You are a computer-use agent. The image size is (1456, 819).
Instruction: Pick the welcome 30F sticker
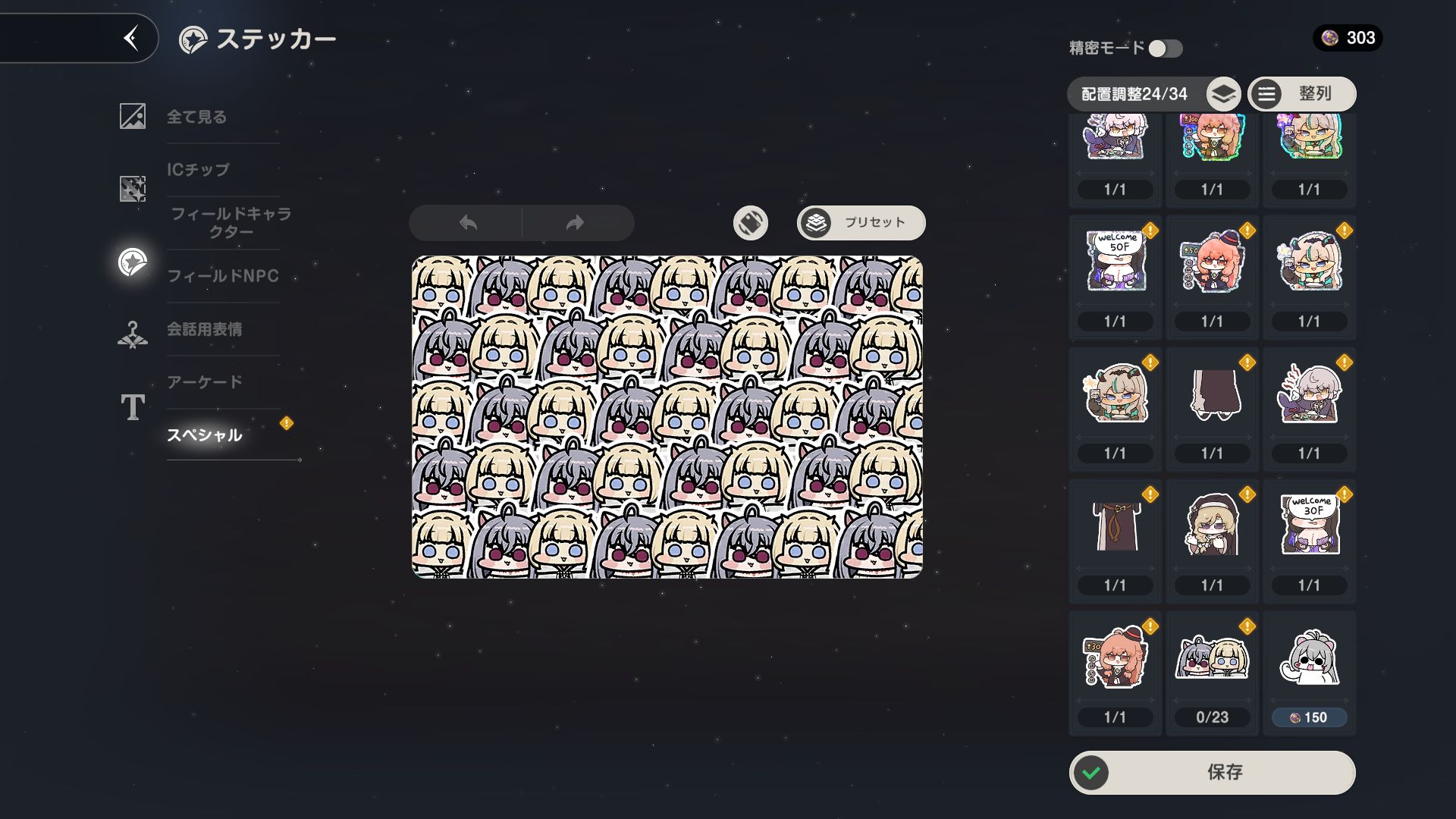[1309, 526]
